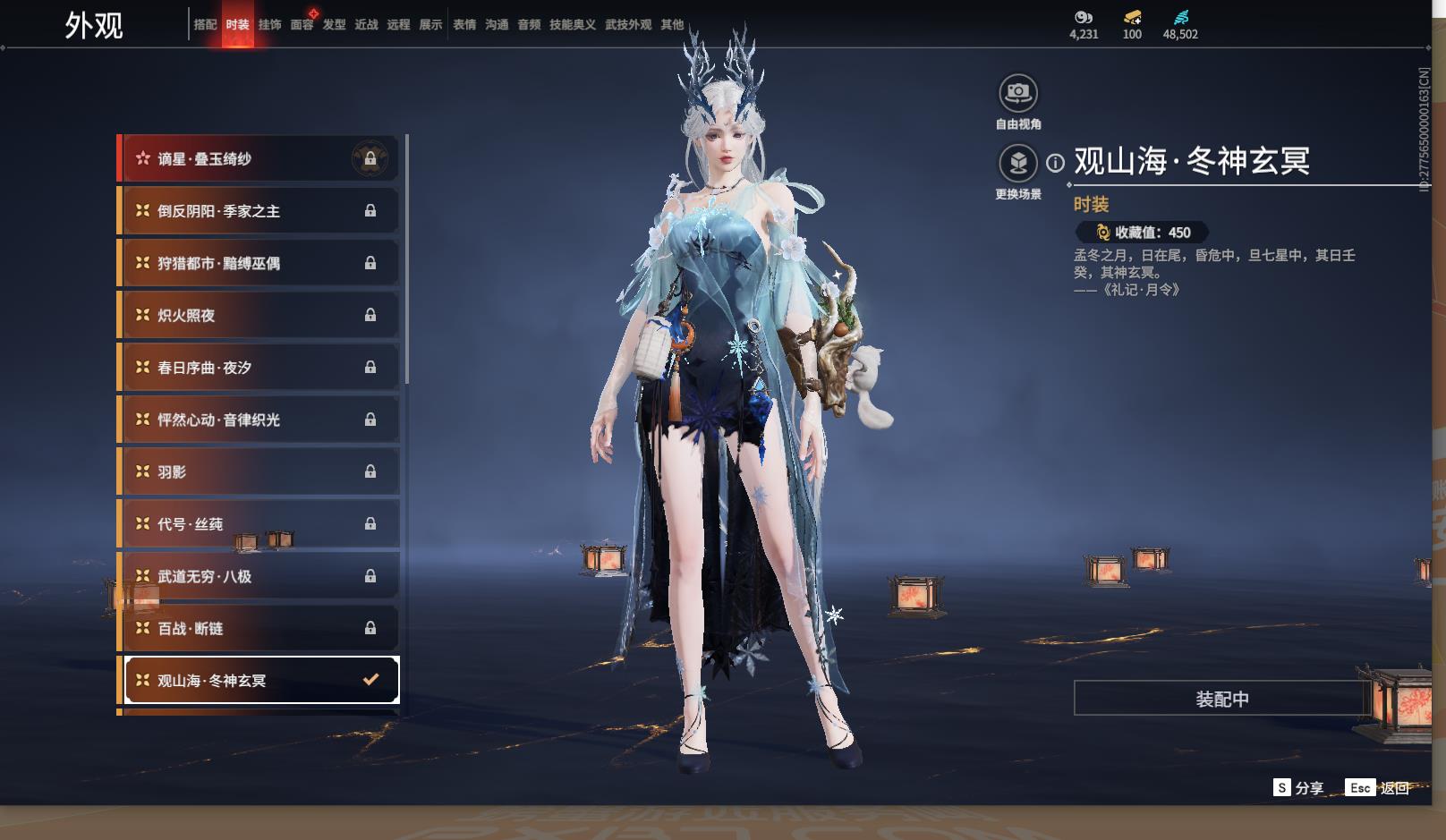Choose the 倒反阴阳·季家之主 outfit

259,211
